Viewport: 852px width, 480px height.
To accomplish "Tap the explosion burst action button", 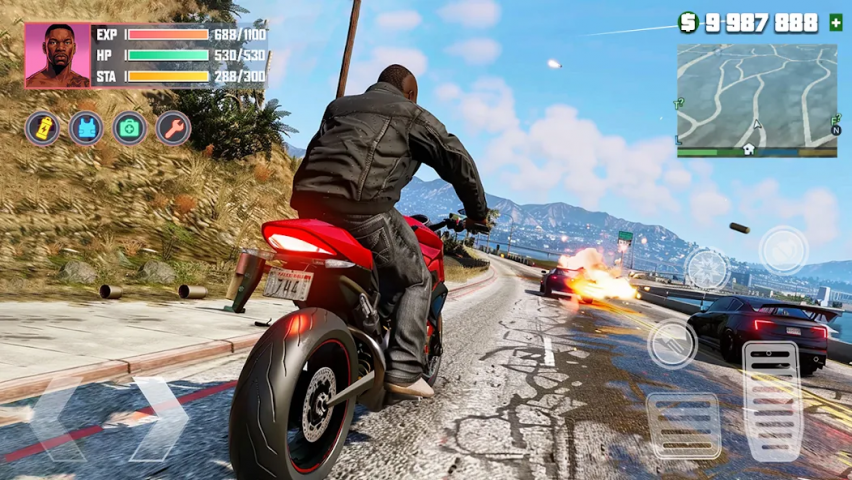I will [706, 268].
